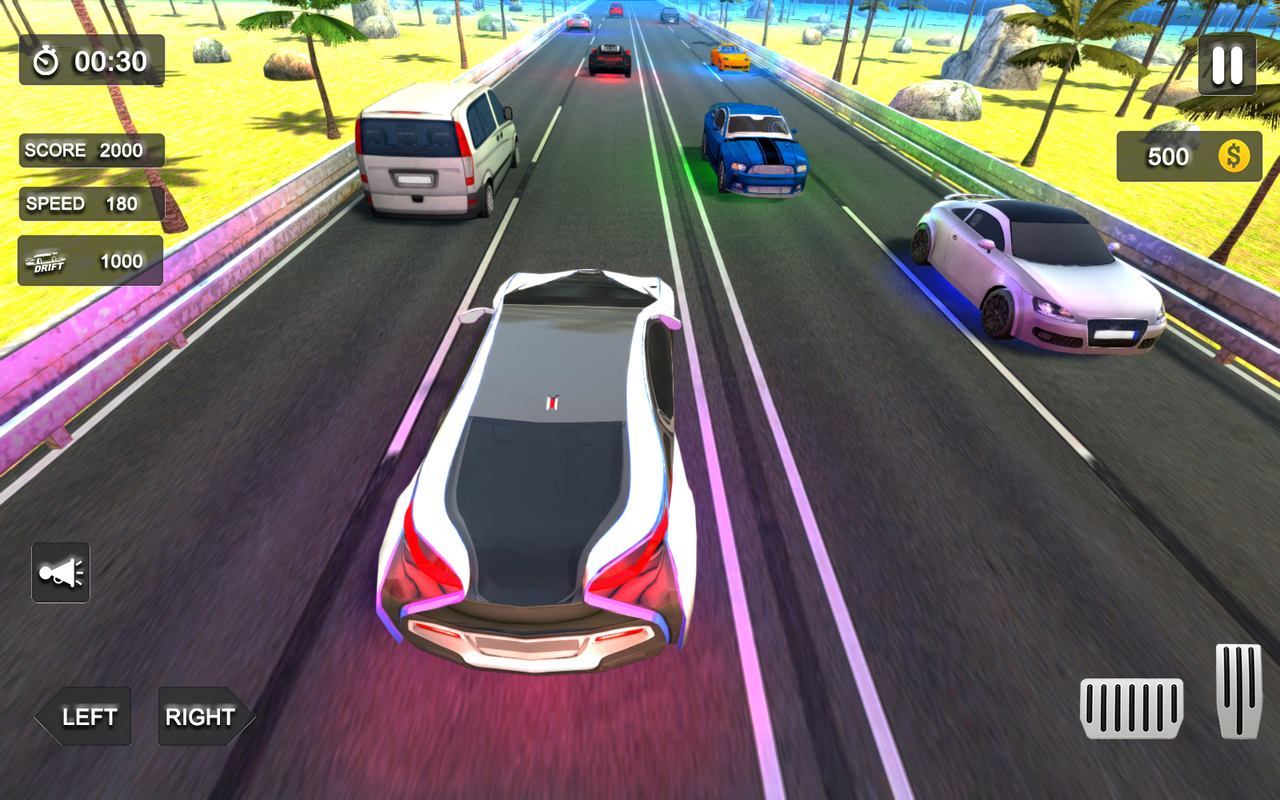Image resolution: width=1280 pixels, height=800 pixels.
Task: Select the drift car icon
Action: (x=47, y=258)
